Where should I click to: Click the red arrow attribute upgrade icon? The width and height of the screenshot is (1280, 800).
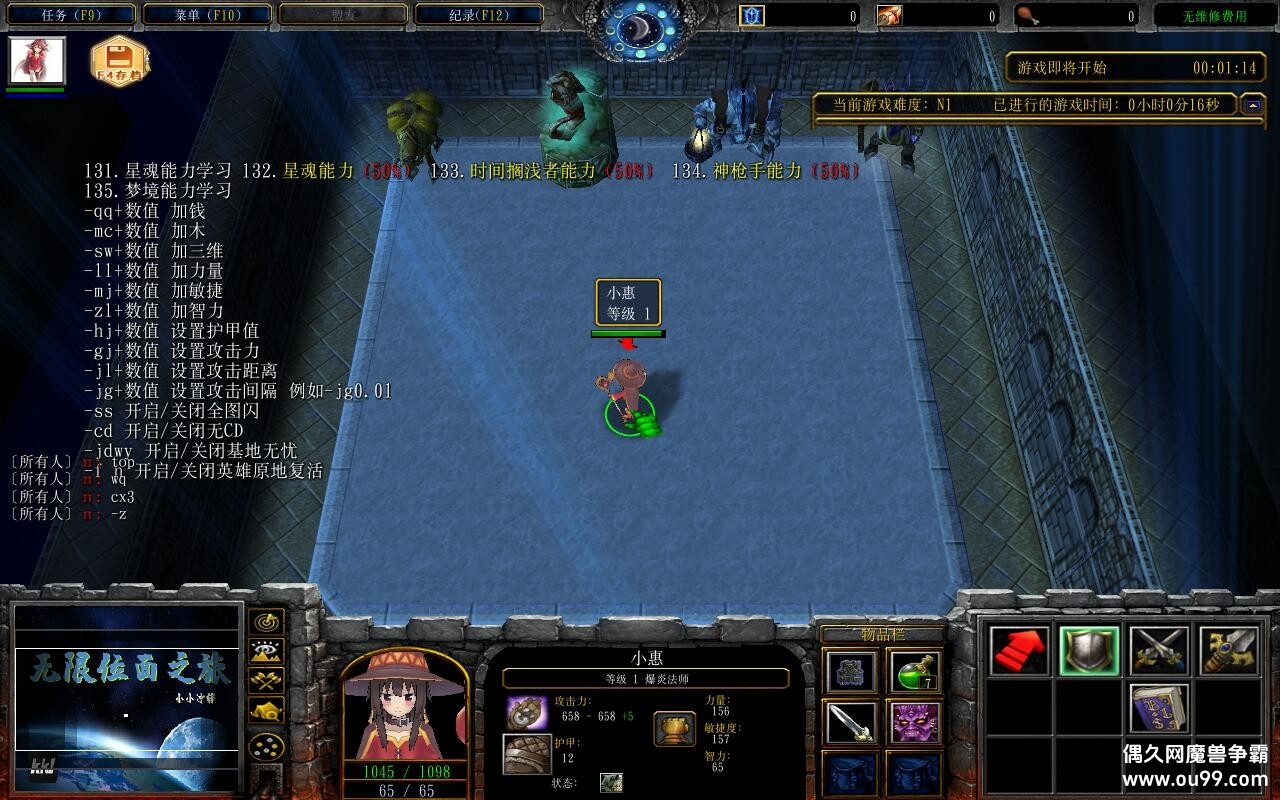[x=1020, y=650]
